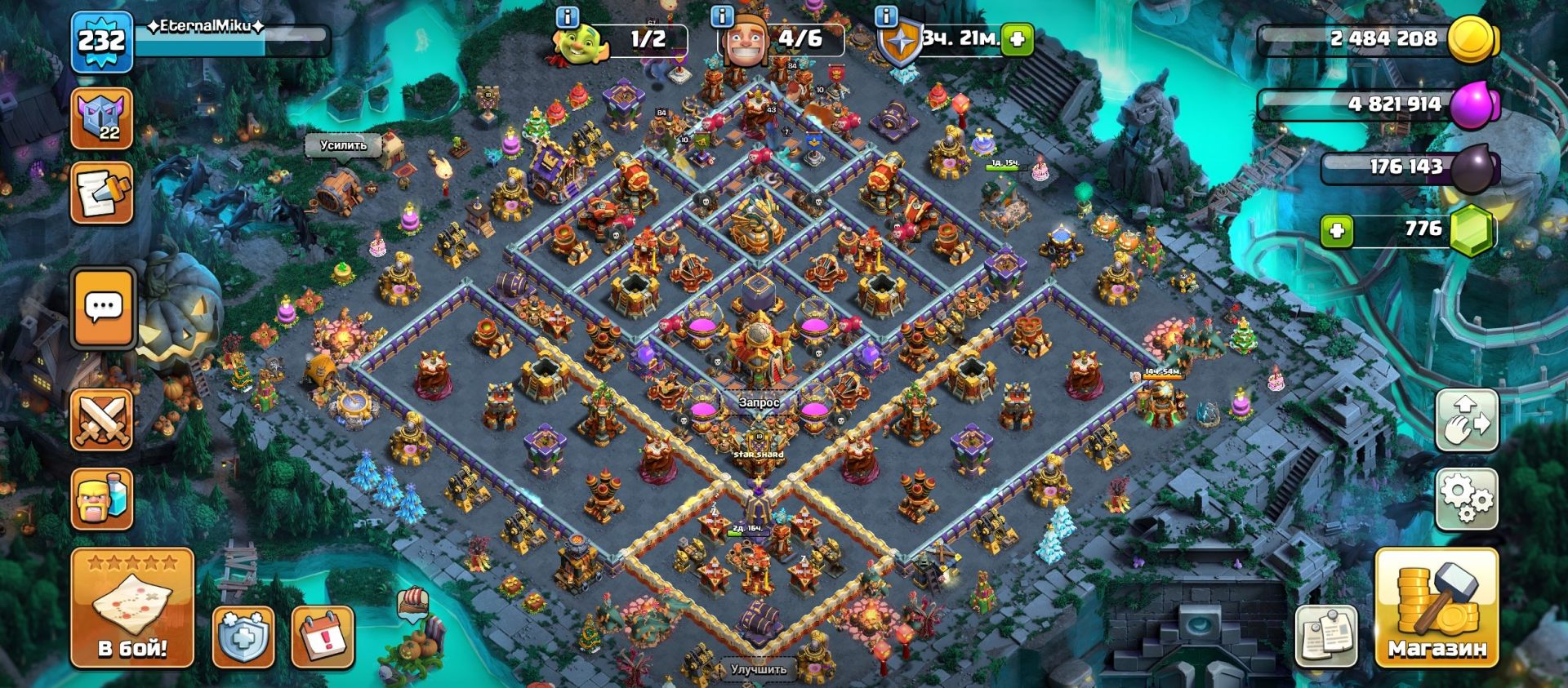Image resolution: width=1568 pixels, height=688 pixels.
Task: Open the clipboard notes button
Action: click(x=1325, y=636)
